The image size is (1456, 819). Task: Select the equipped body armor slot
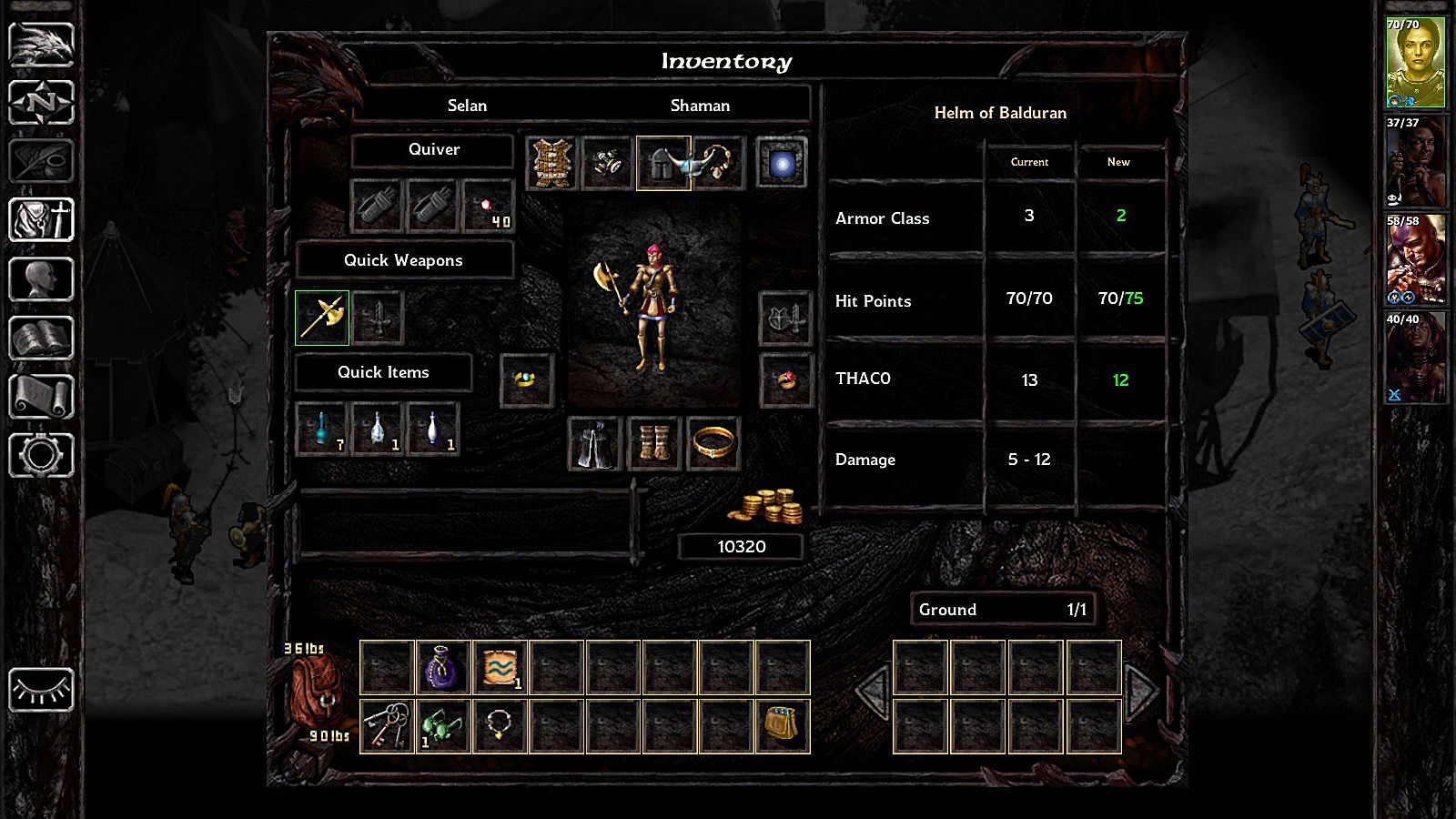[552, 164]
